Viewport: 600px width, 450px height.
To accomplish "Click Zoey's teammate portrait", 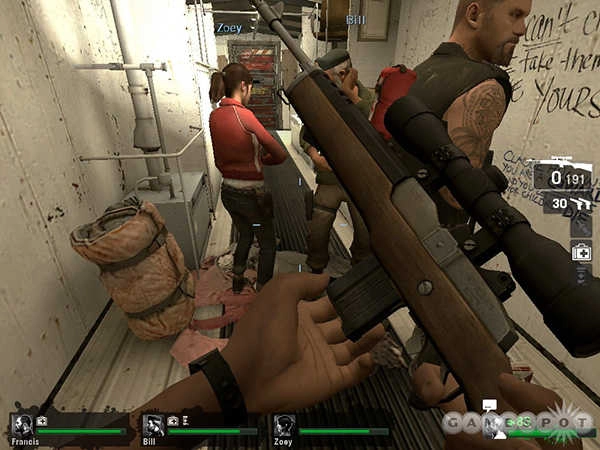I will point(284,424).
